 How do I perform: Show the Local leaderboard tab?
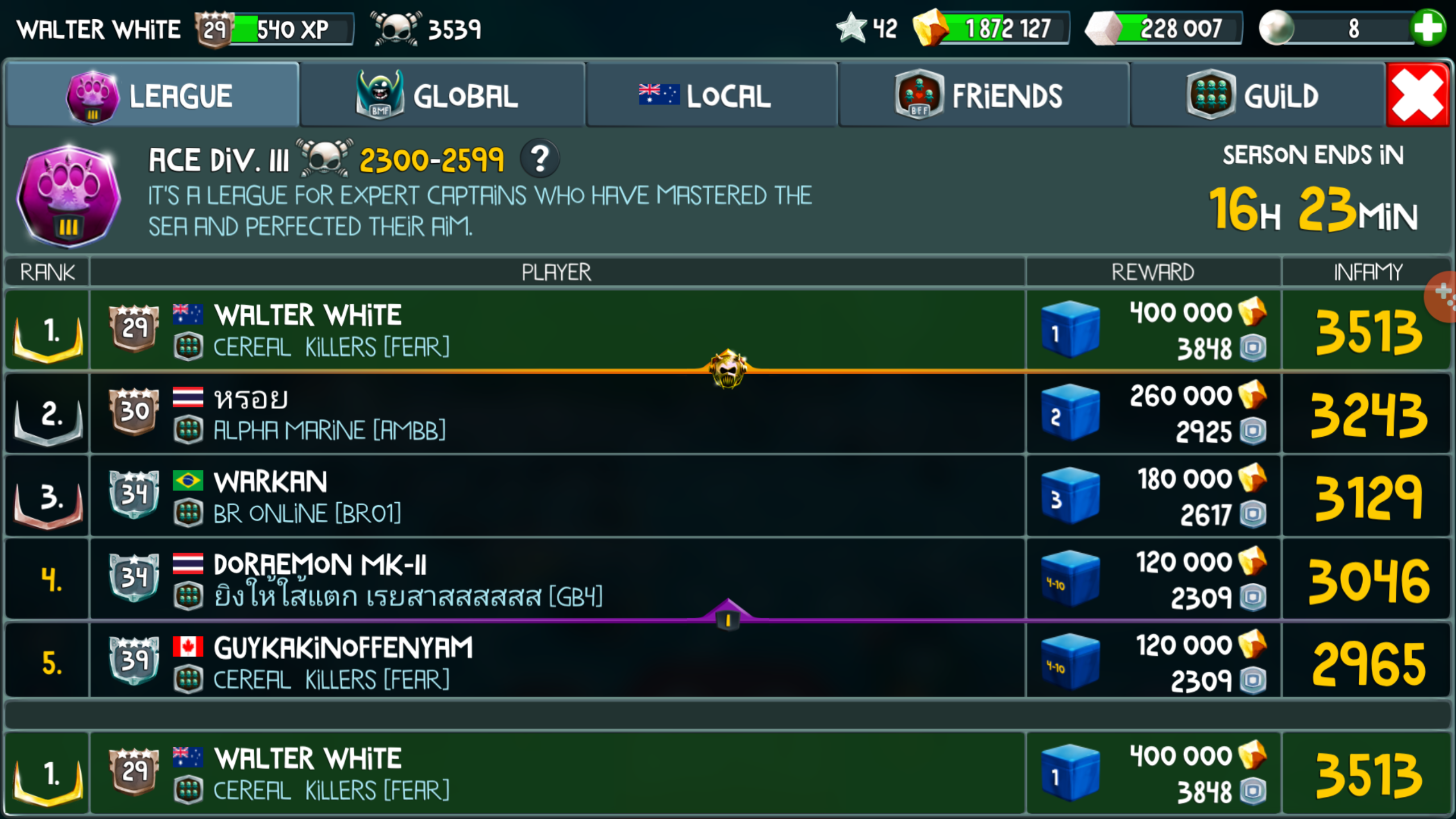click(x=711, y=96)
